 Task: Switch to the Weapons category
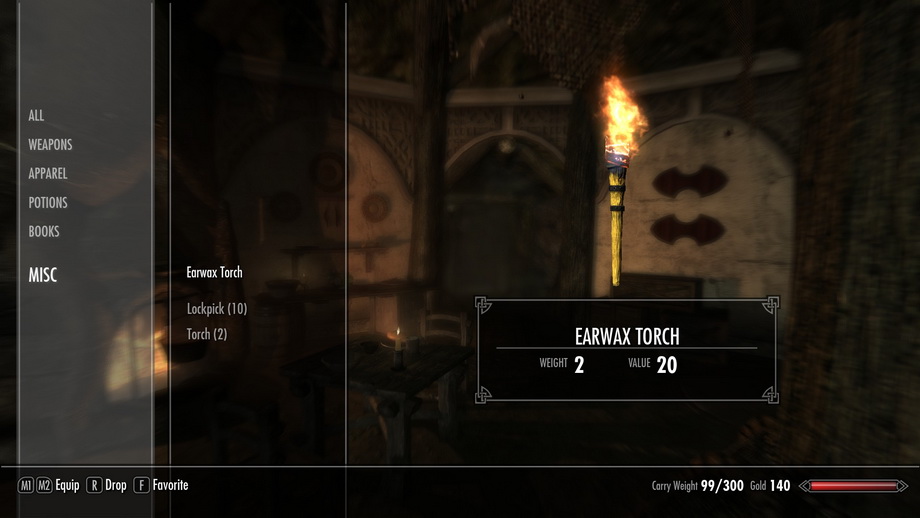coord(50,145)
